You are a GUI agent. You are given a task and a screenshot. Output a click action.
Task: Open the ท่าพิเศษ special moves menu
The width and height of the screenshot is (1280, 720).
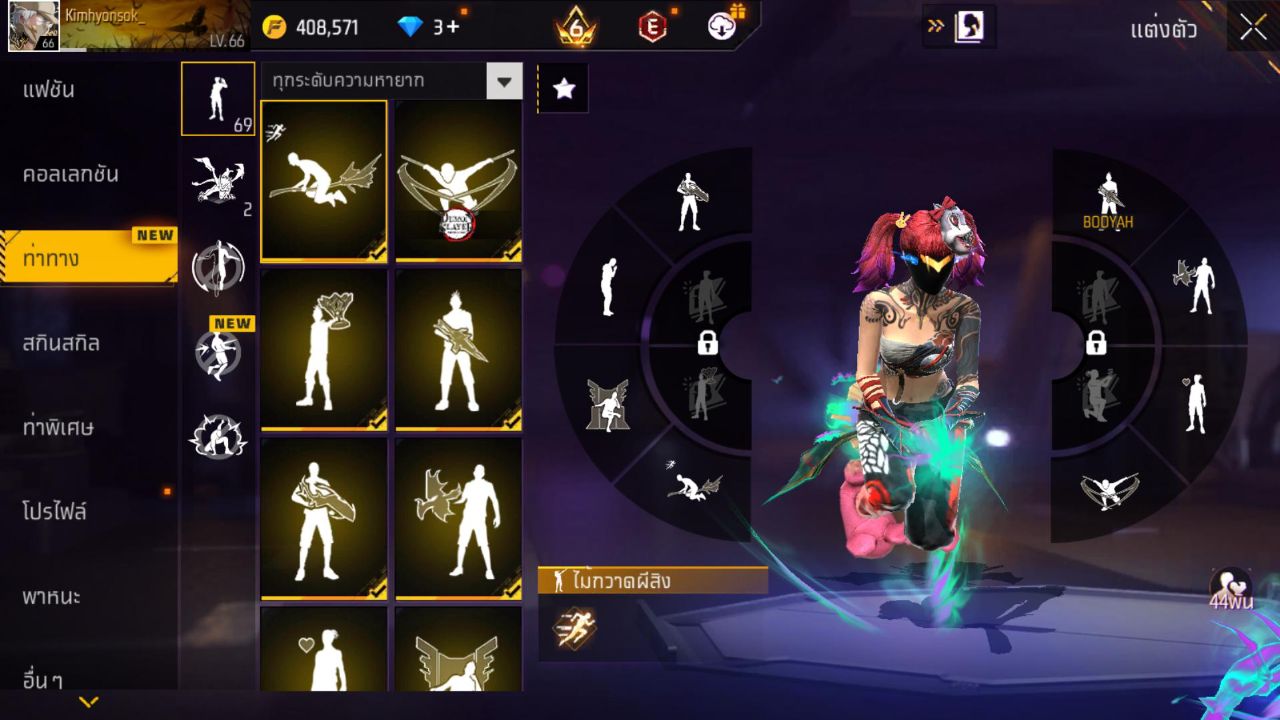pos(59,427)
